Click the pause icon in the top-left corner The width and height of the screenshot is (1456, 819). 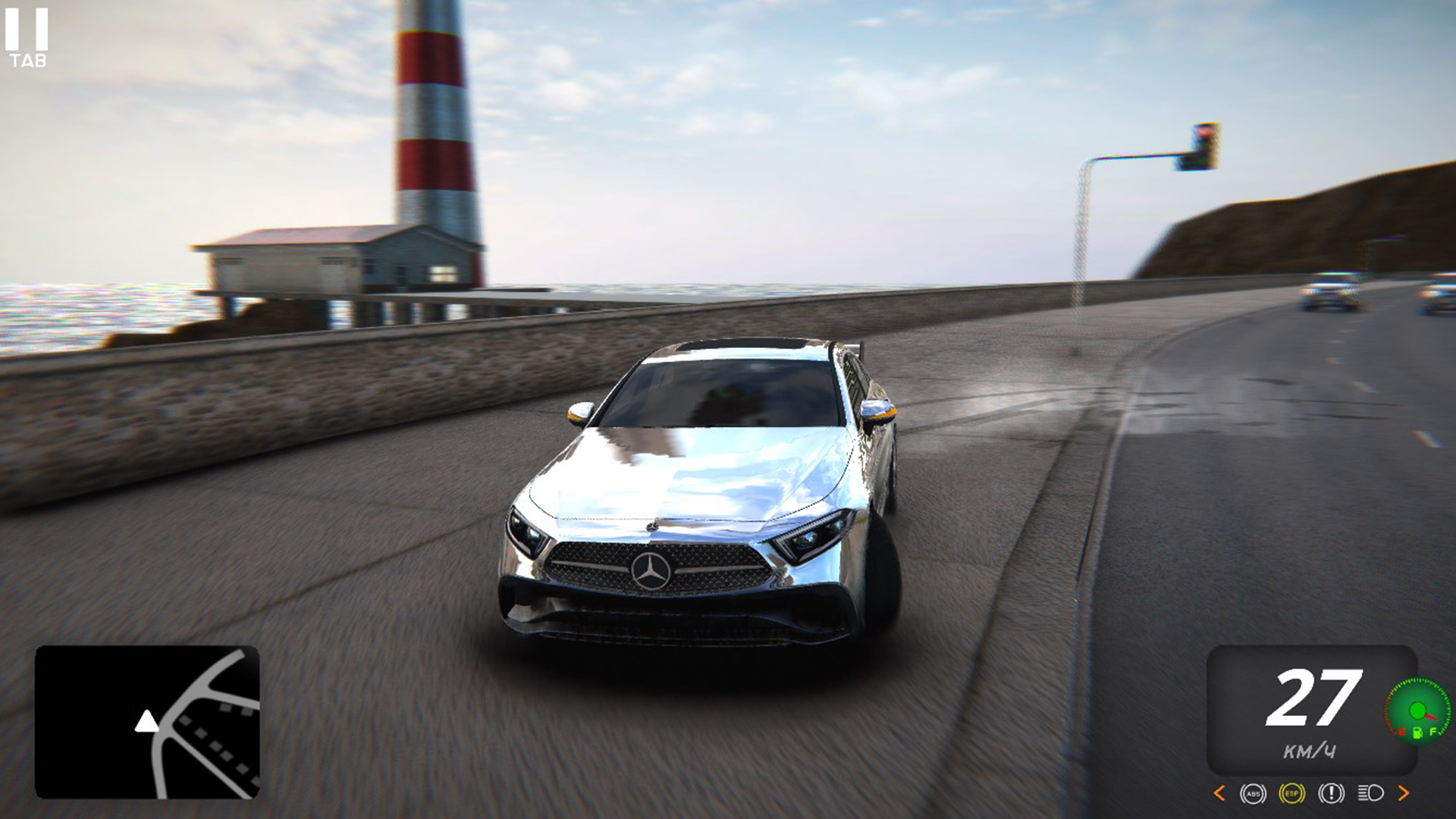[x=28, y=30]
